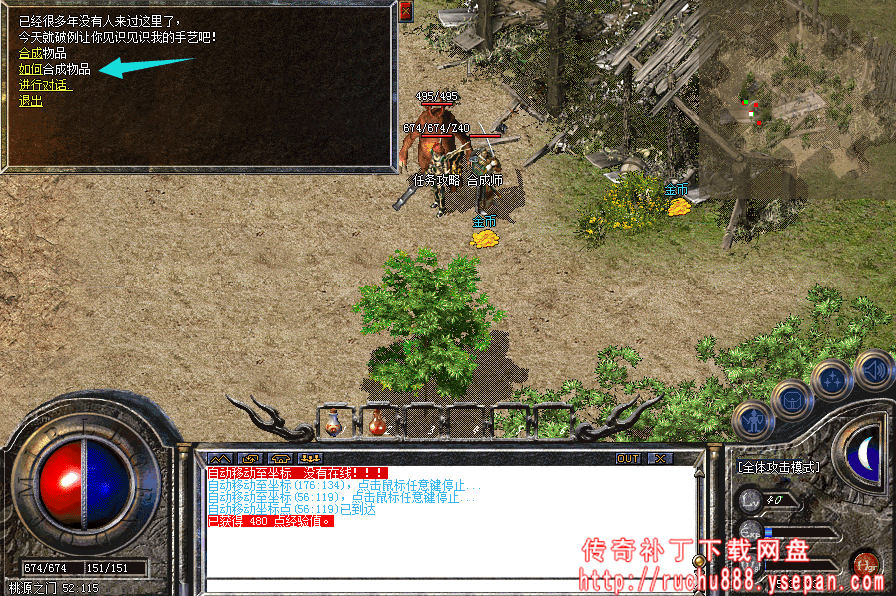Viewport: 896px width, 596px height.
Task: Use the blue potion in the belt slot
Action: [x=333, y=423]
